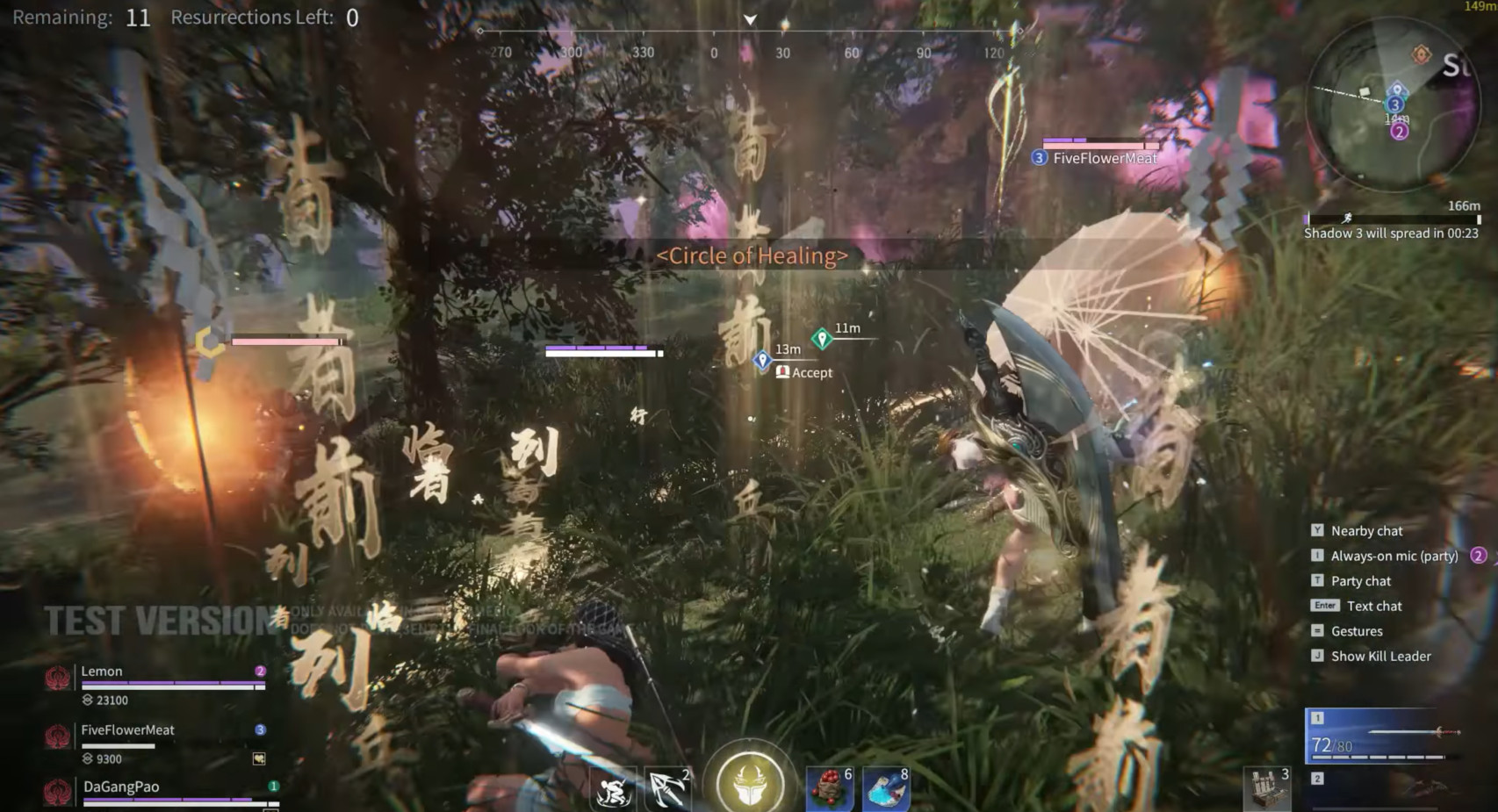Use the blue powder armor item

tap(885, 787)
